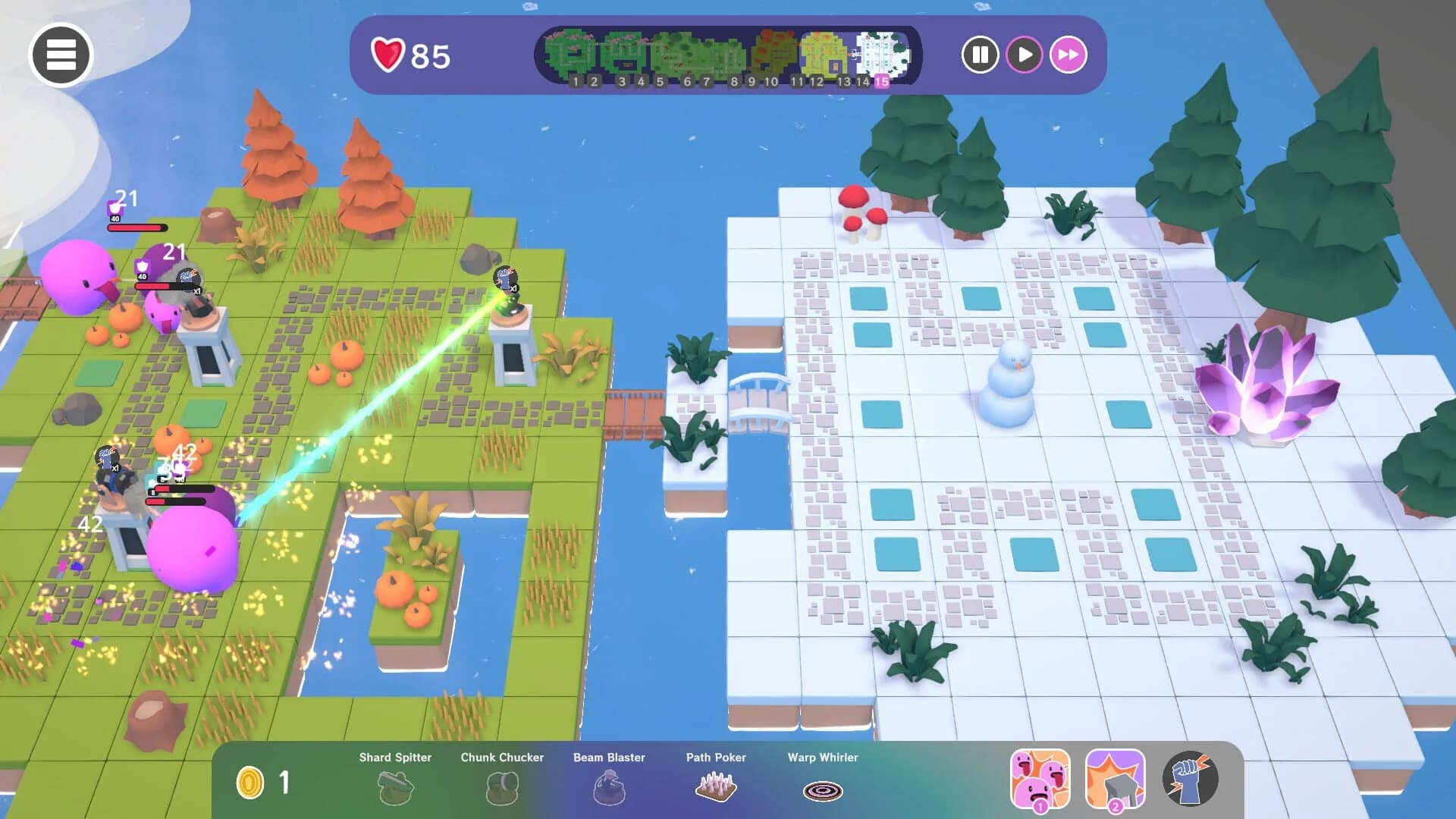Select the Warp Whirler tower
Image resolution: width=1456 pixels, height=819 pixels.
coord(822,789)
